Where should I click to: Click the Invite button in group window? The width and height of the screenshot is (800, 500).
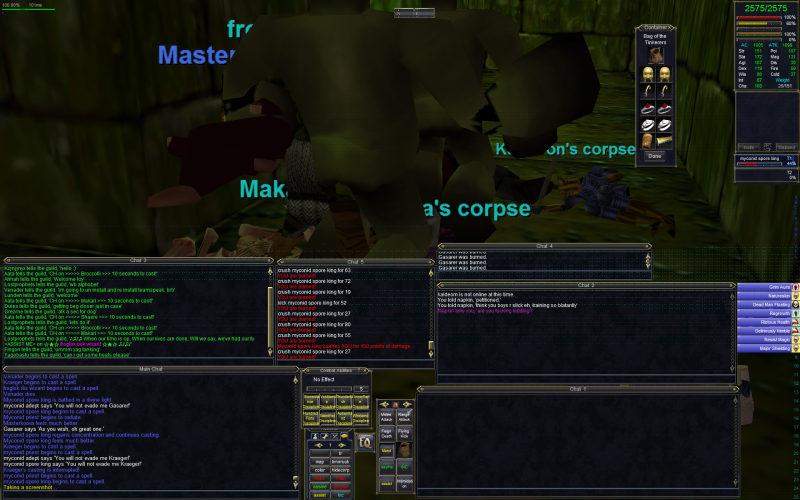[750, 145]
